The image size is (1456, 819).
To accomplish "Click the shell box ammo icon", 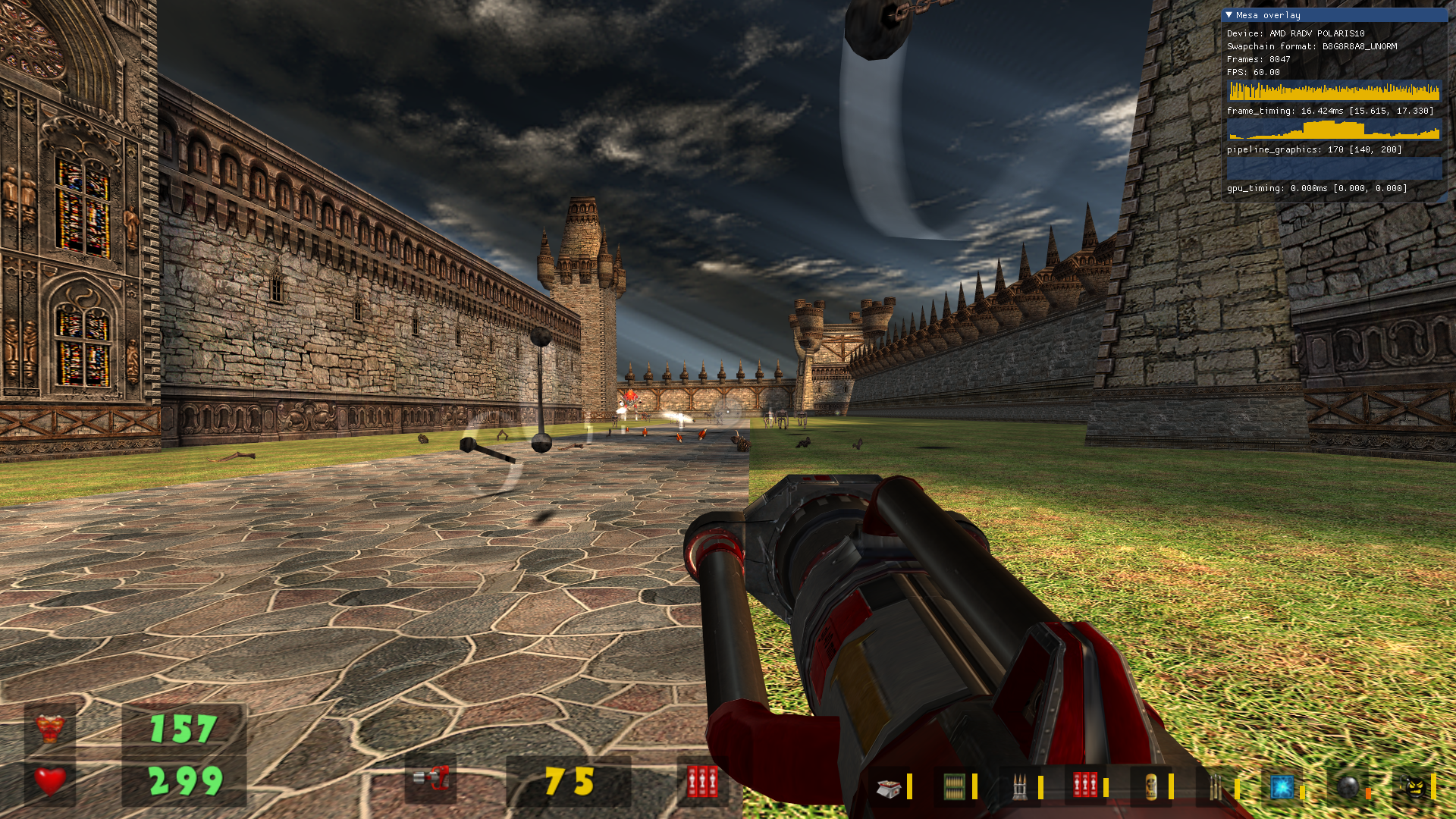I will tap(887, 786).
